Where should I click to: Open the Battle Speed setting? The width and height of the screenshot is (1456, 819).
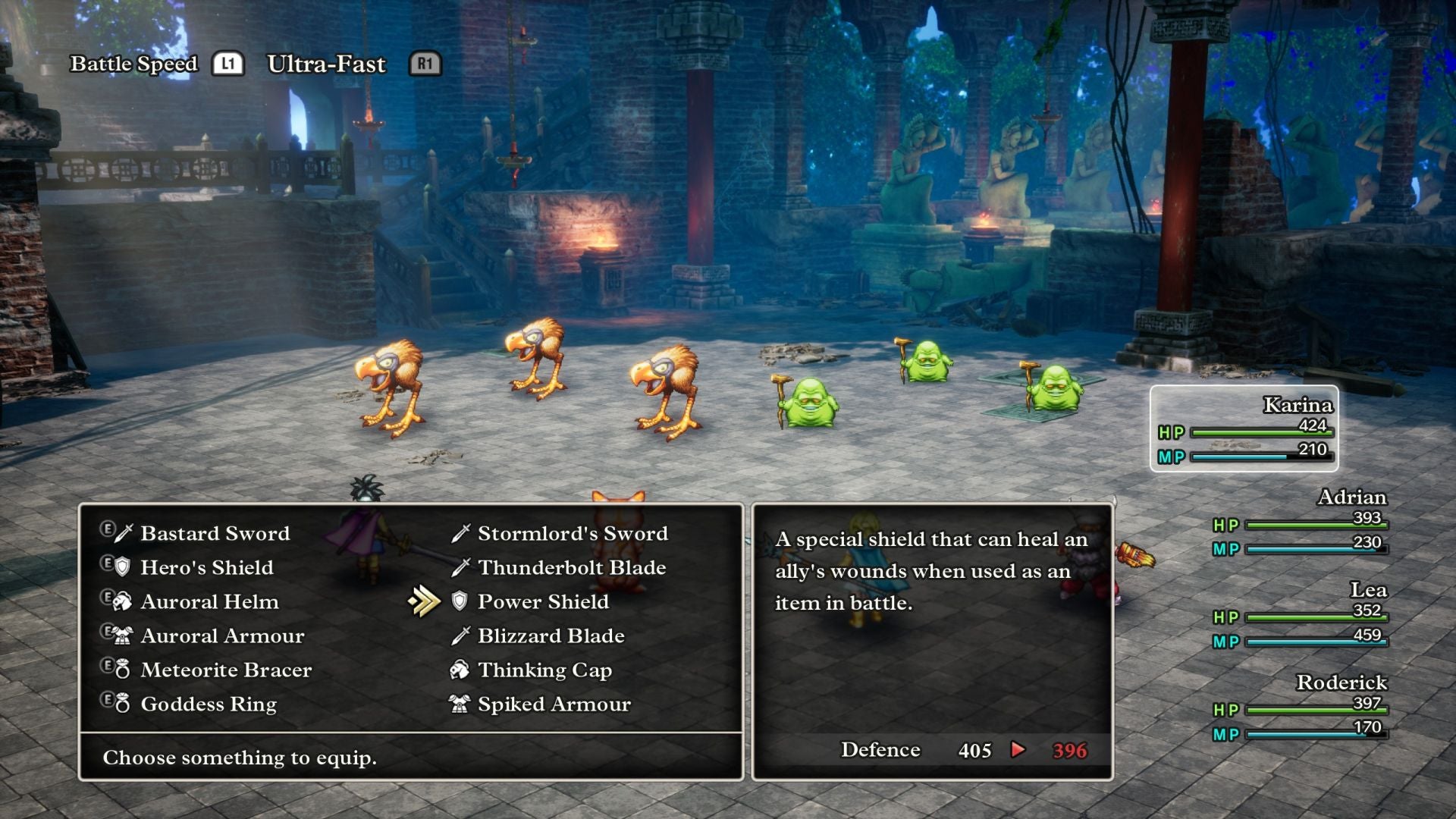coord(133,64)
